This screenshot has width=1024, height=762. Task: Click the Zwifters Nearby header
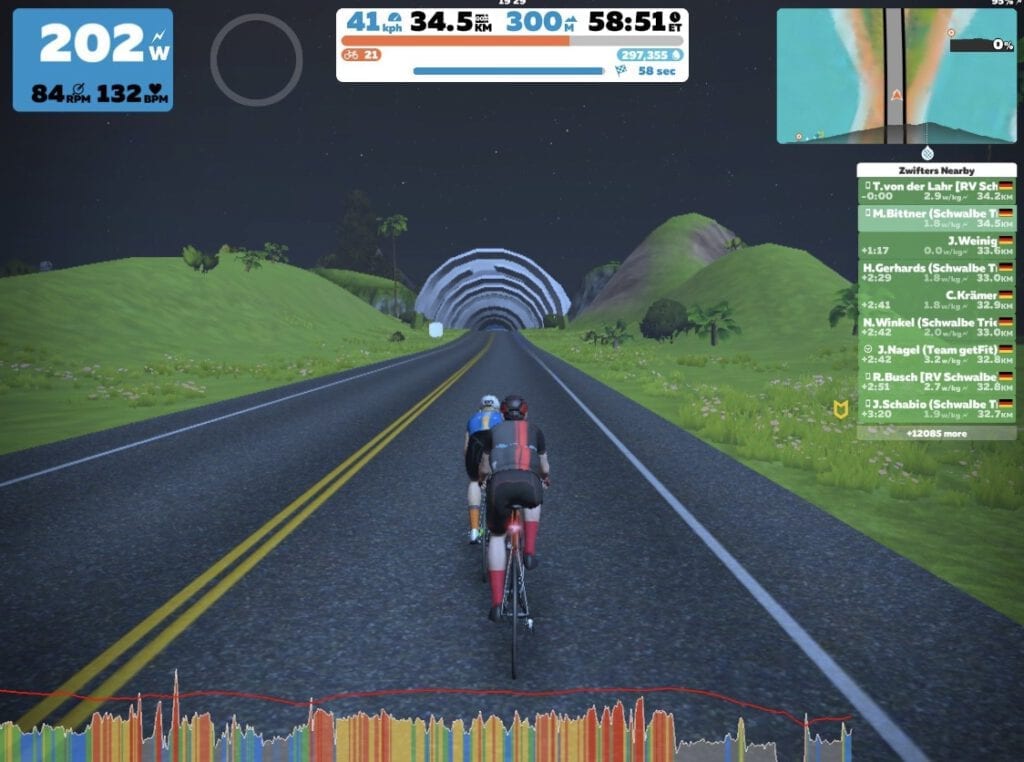(x=936, y=170)
